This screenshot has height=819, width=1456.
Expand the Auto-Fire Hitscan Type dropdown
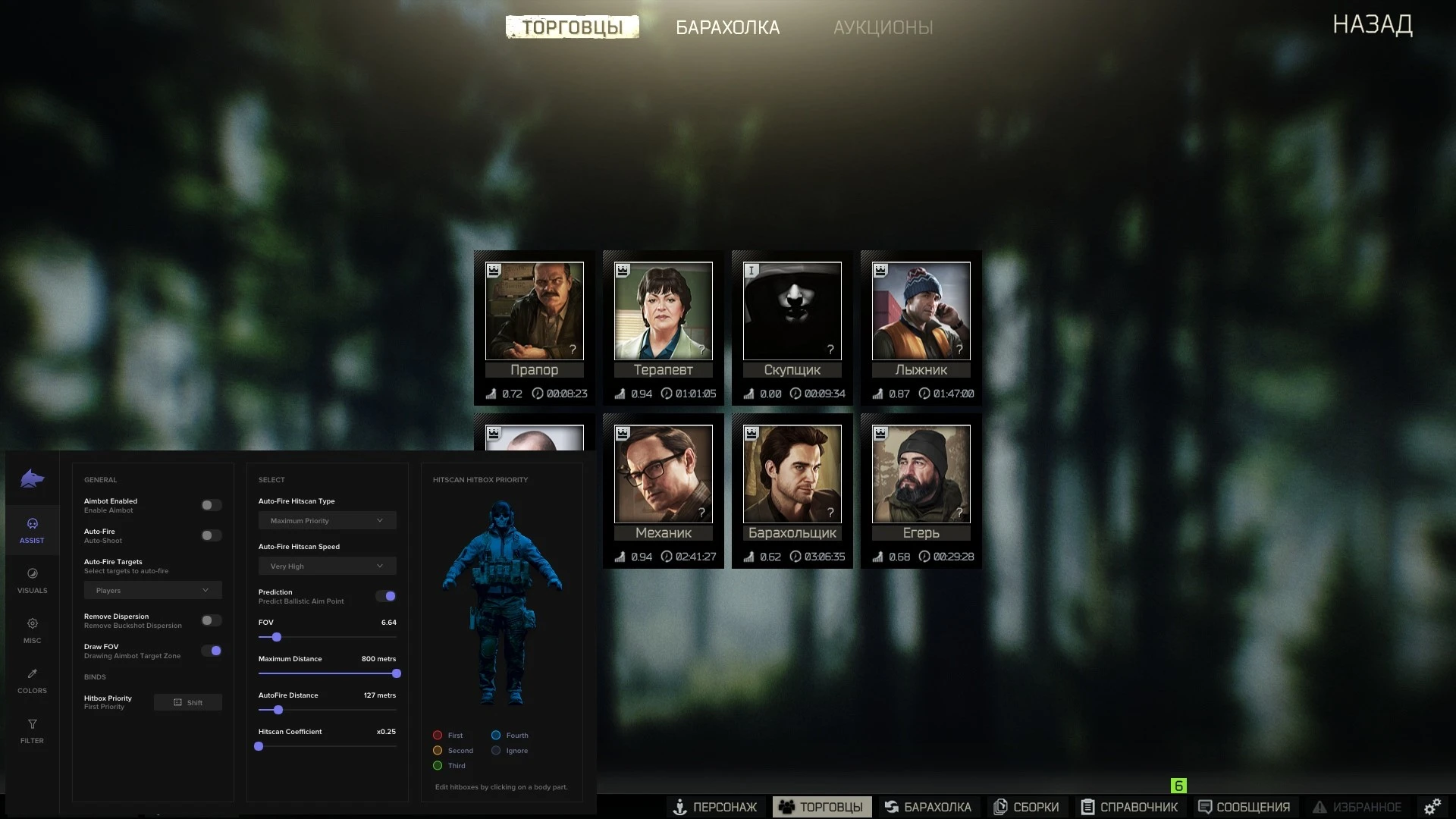tap(327, 520)
